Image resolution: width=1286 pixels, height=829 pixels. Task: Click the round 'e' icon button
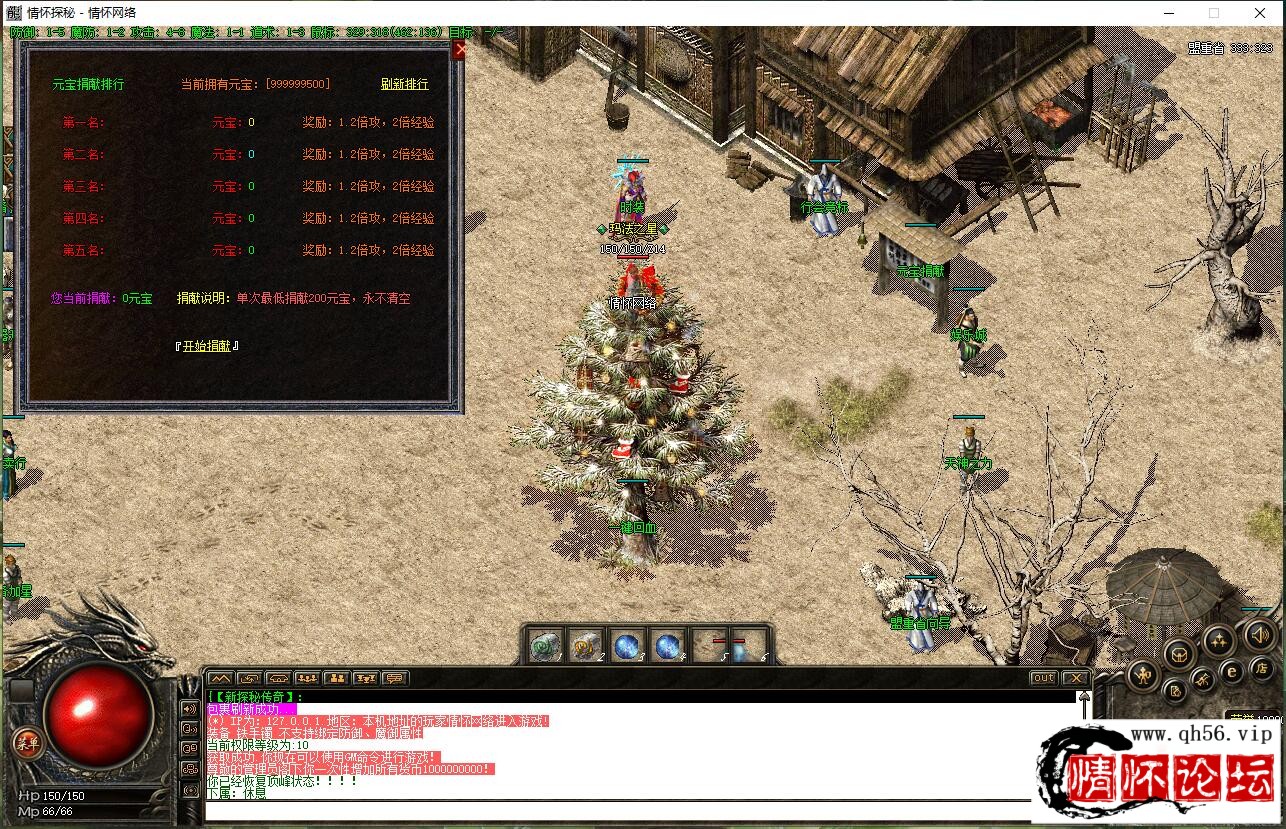pos(1232,670)
